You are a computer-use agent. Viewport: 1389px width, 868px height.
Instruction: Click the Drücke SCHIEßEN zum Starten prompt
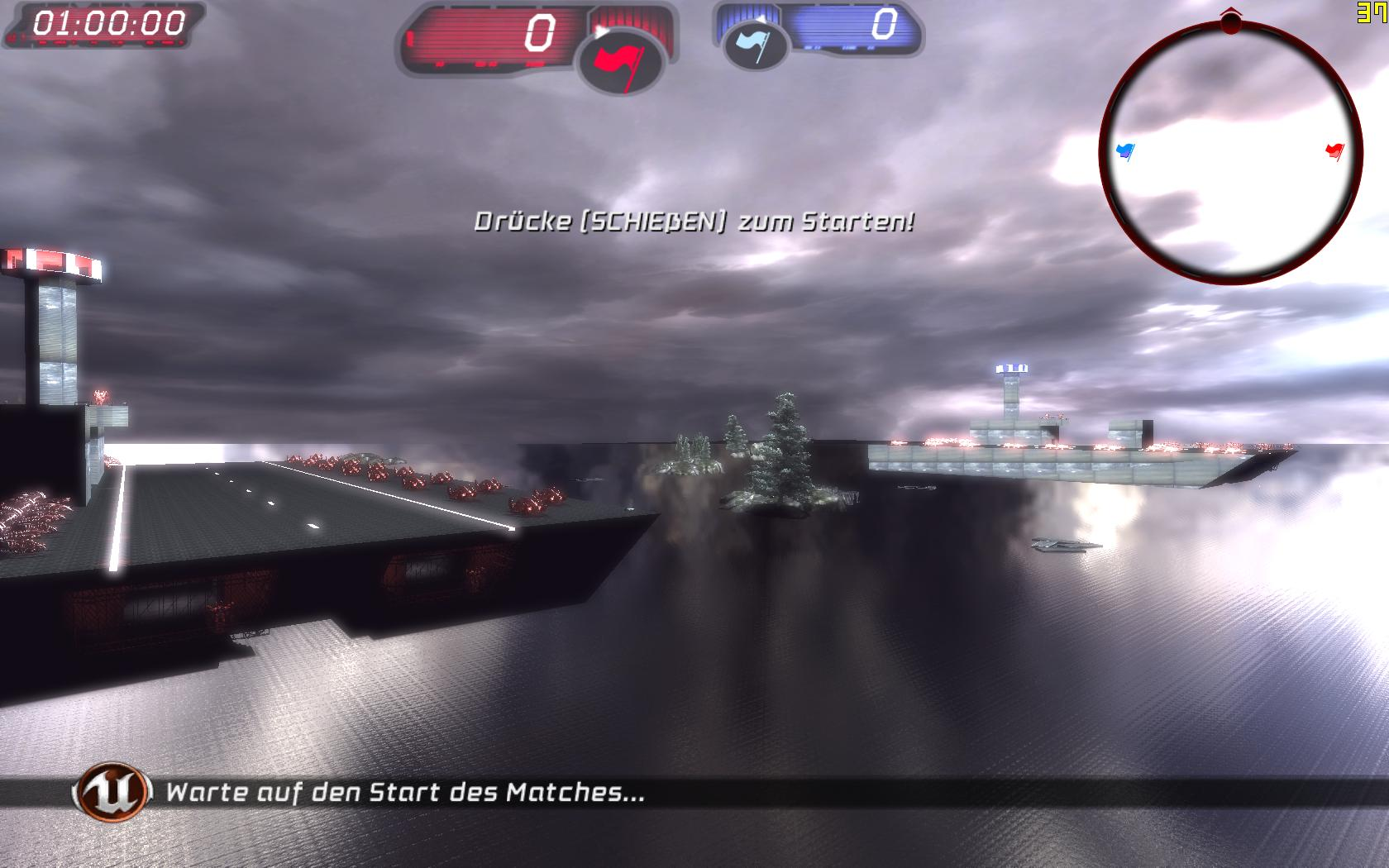[695, 222]
